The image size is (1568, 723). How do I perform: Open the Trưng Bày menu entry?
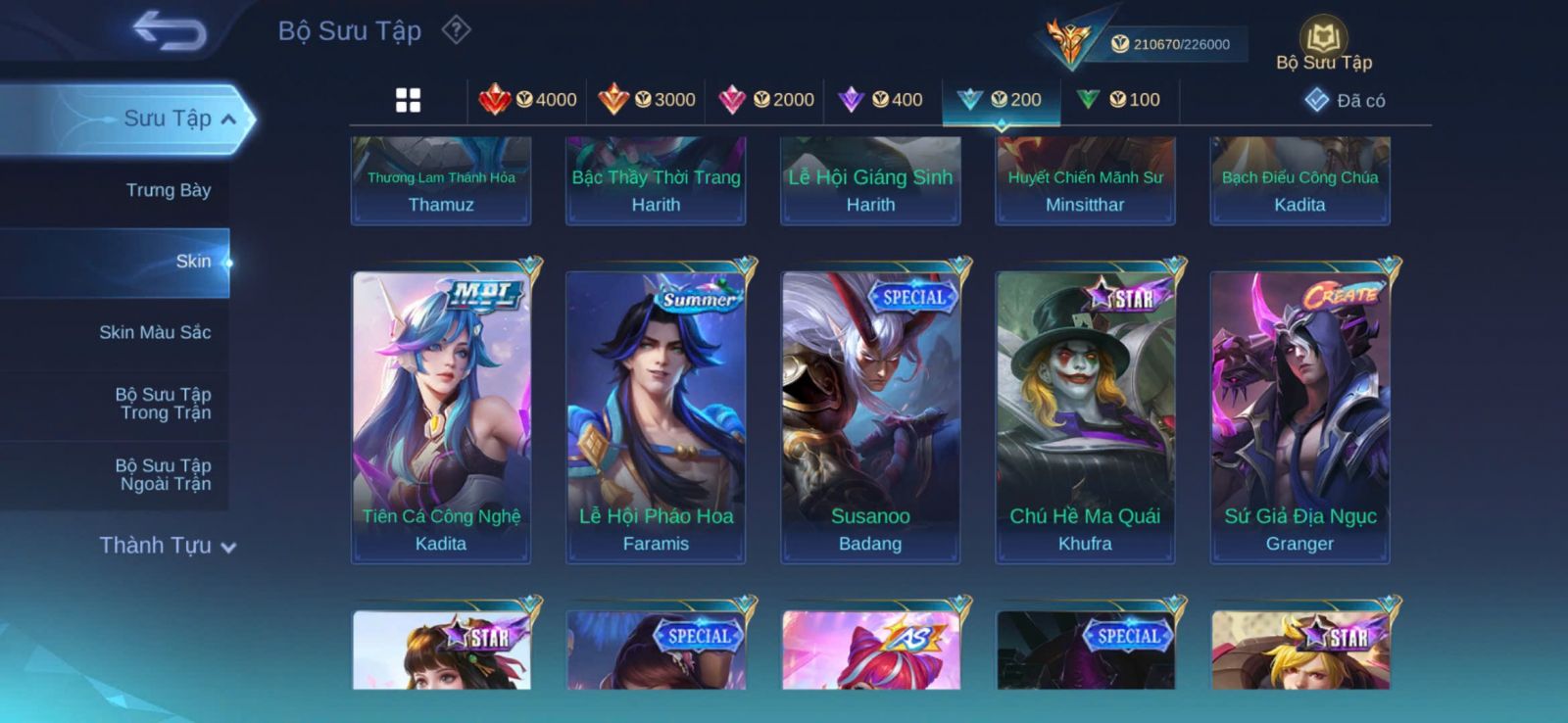point(168,190)
